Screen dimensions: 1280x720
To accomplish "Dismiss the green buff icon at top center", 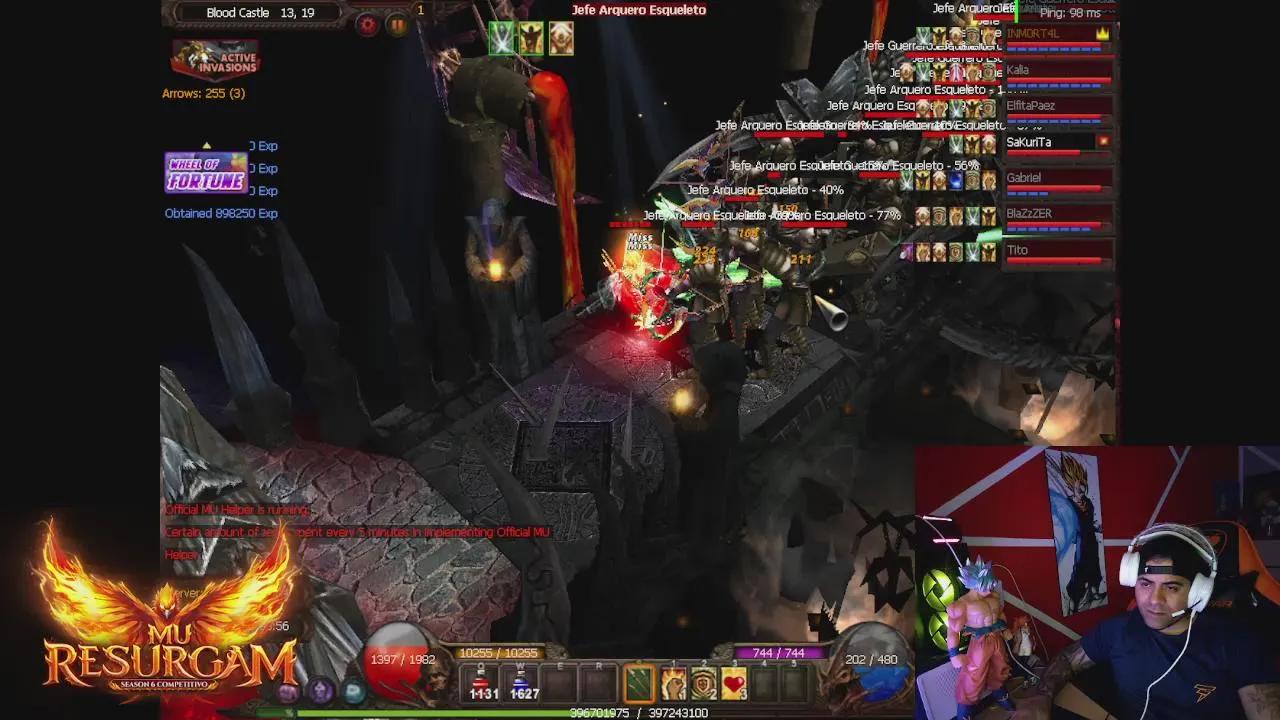I will pos(501,38).
